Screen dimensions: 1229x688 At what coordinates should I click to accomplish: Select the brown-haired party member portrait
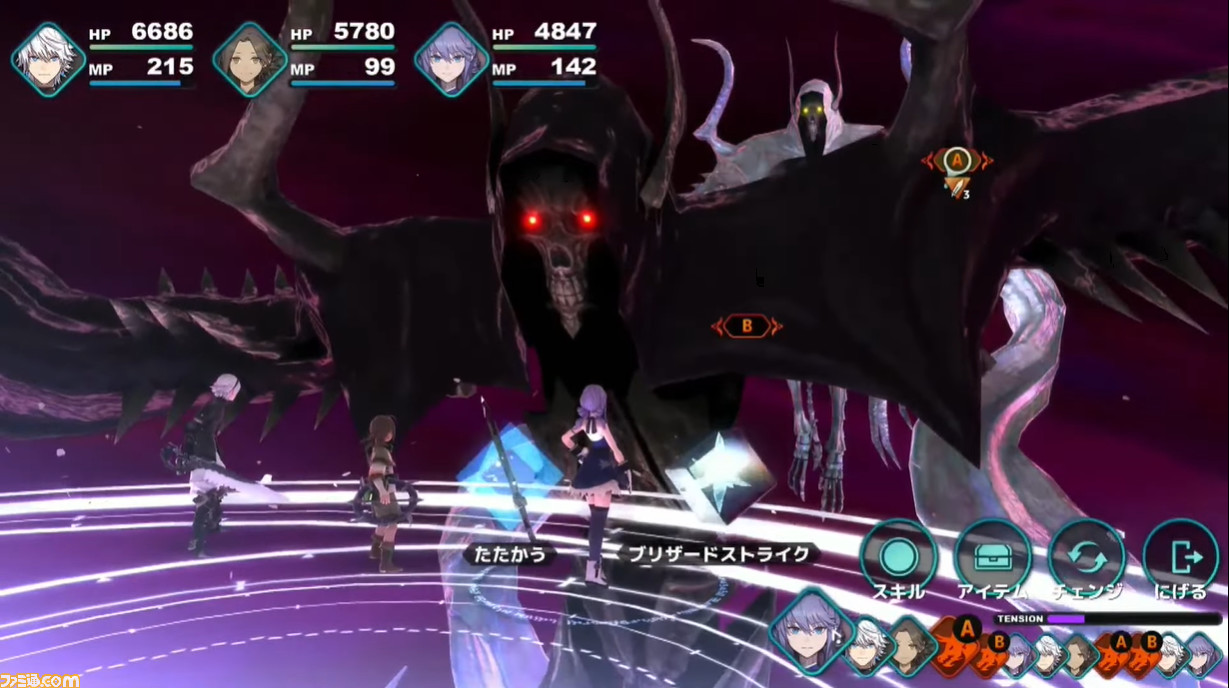[x=249, y=59]
